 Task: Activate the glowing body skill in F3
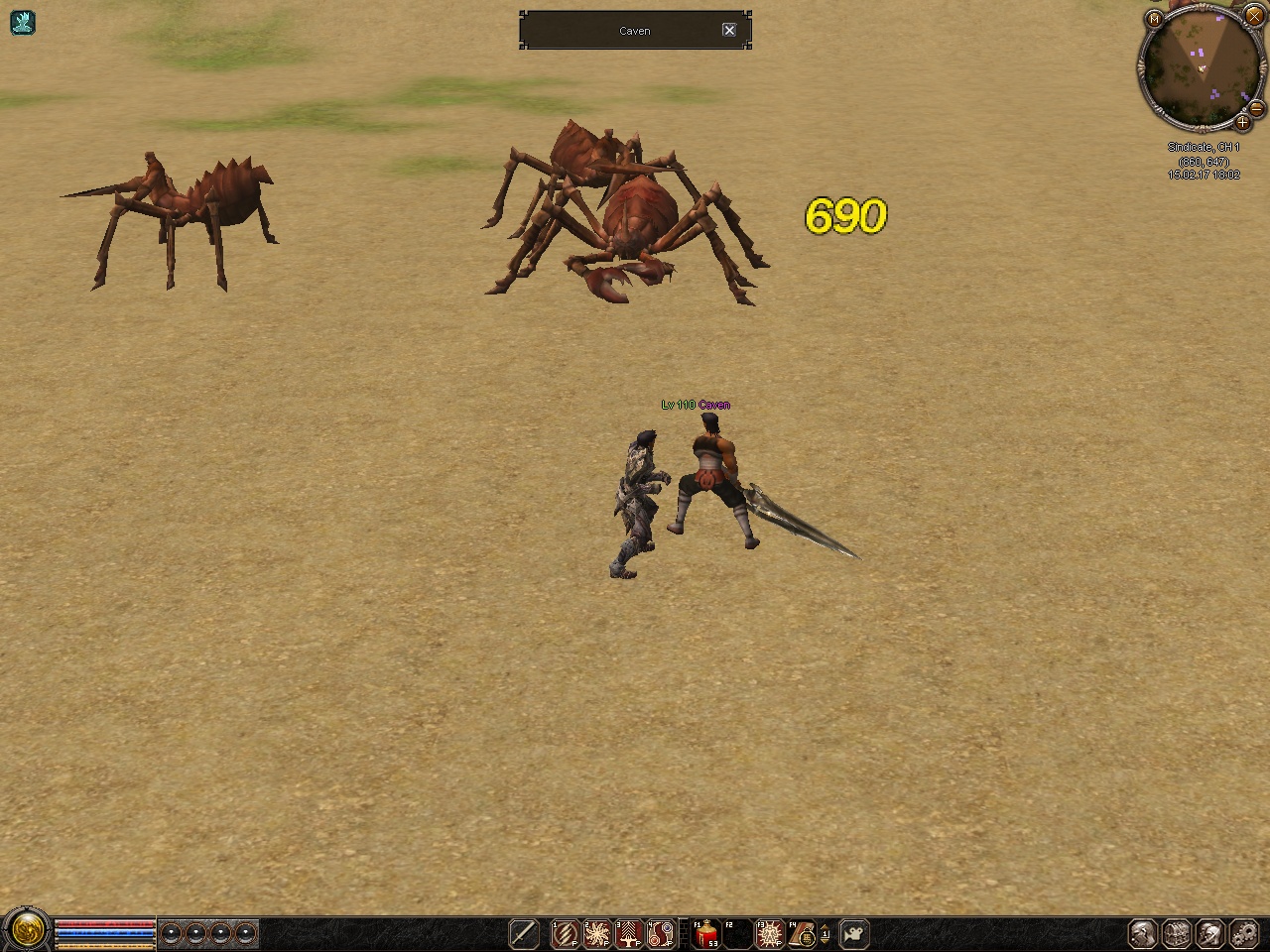[x=770, y=933]
